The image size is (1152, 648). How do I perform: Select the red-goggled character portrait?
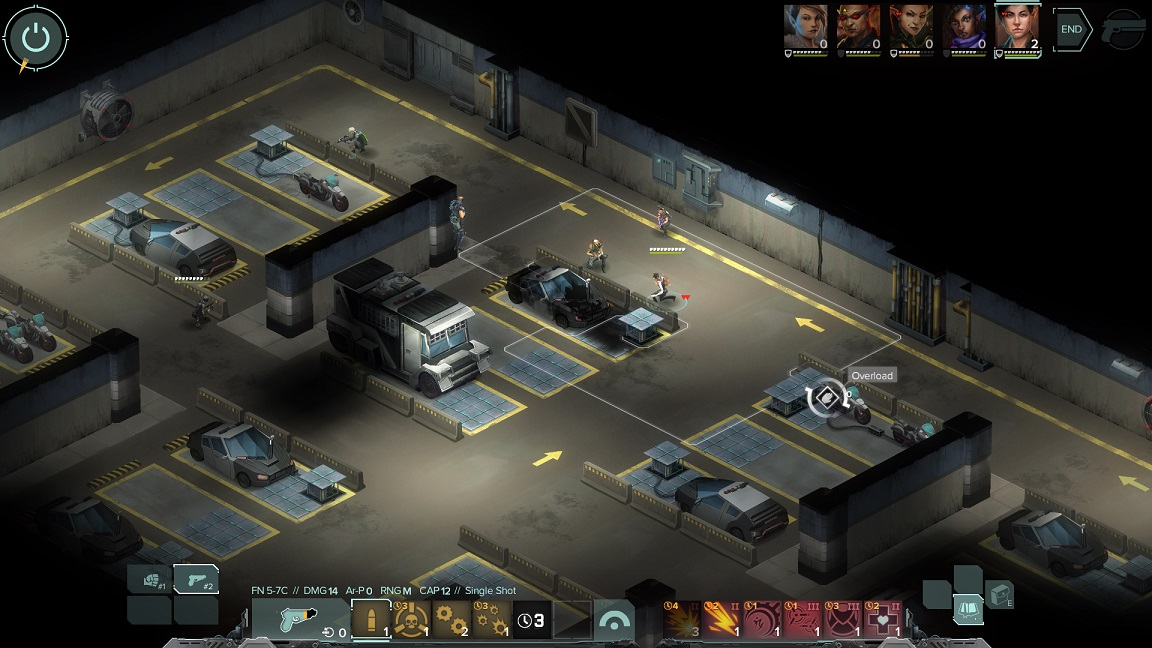coord(858,26)
